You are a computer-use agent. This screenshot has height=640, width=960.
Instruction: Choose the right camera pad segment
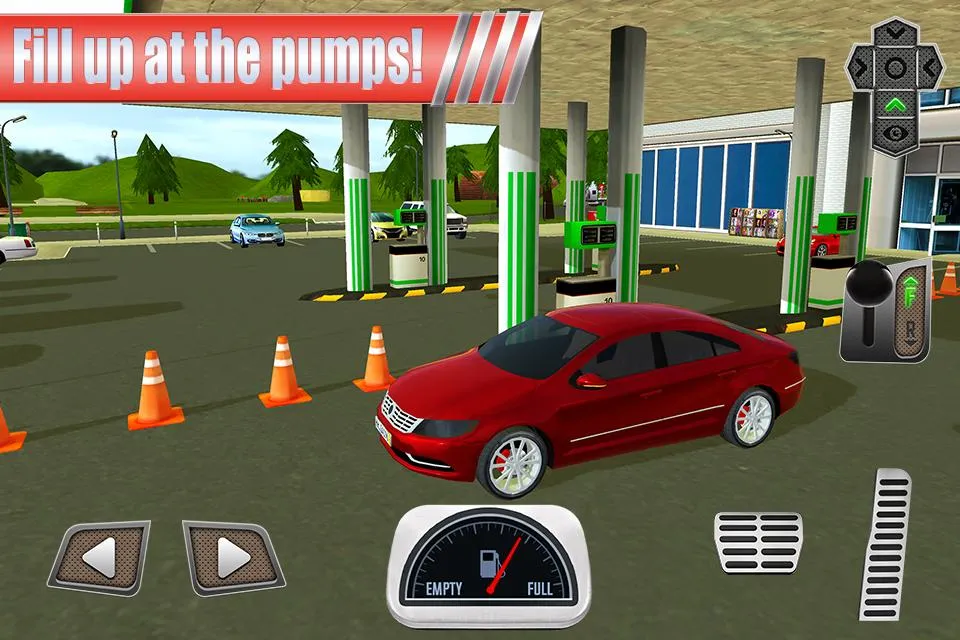tap(928, 69)
